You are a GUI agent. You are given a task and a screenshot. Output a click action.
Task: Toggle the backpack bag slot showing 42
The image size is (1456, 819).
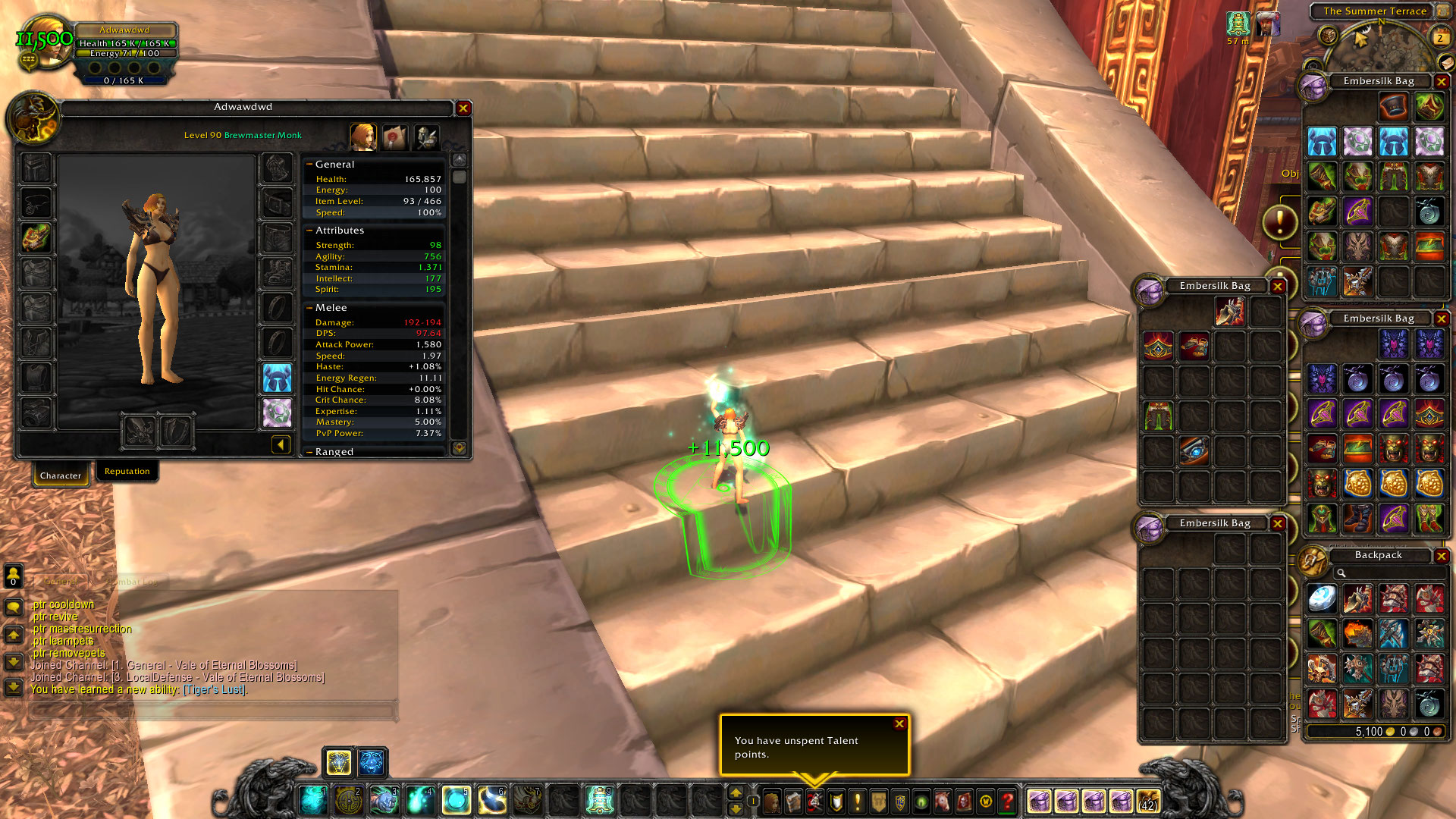coord(1148,801)
